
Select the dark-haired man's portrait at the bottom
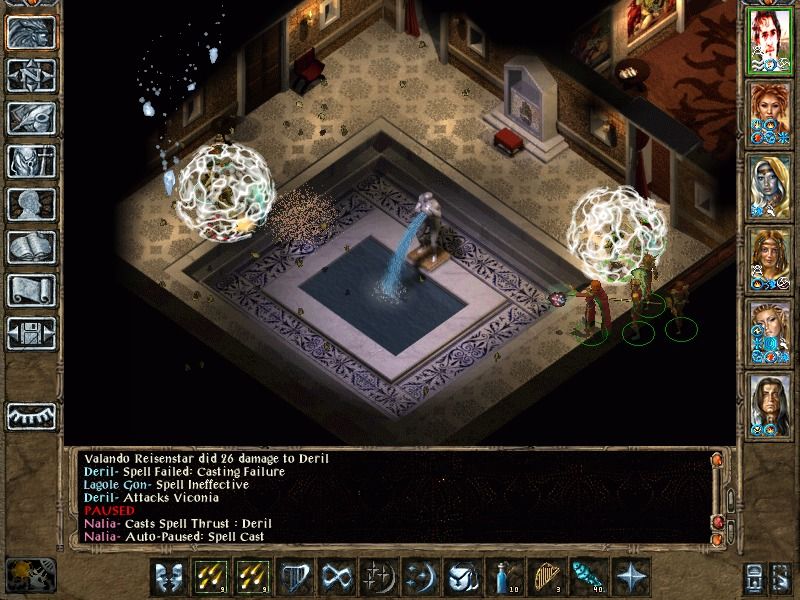click(x=769, y=404)
